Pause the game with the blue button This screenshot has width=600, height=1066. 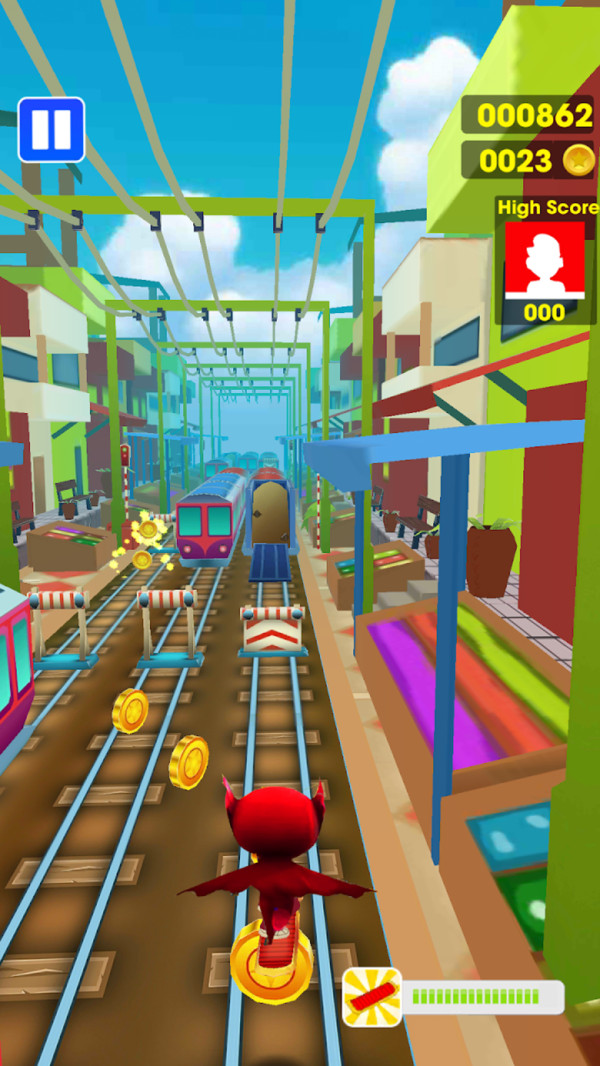click(x=51, y=129)
